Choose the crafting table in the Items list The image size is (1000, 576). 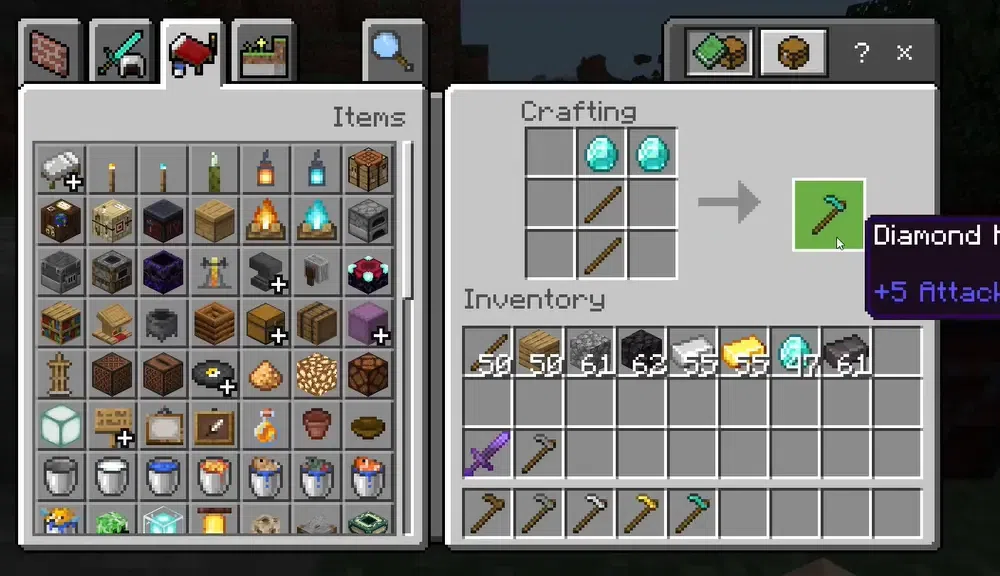click(369, 168)
